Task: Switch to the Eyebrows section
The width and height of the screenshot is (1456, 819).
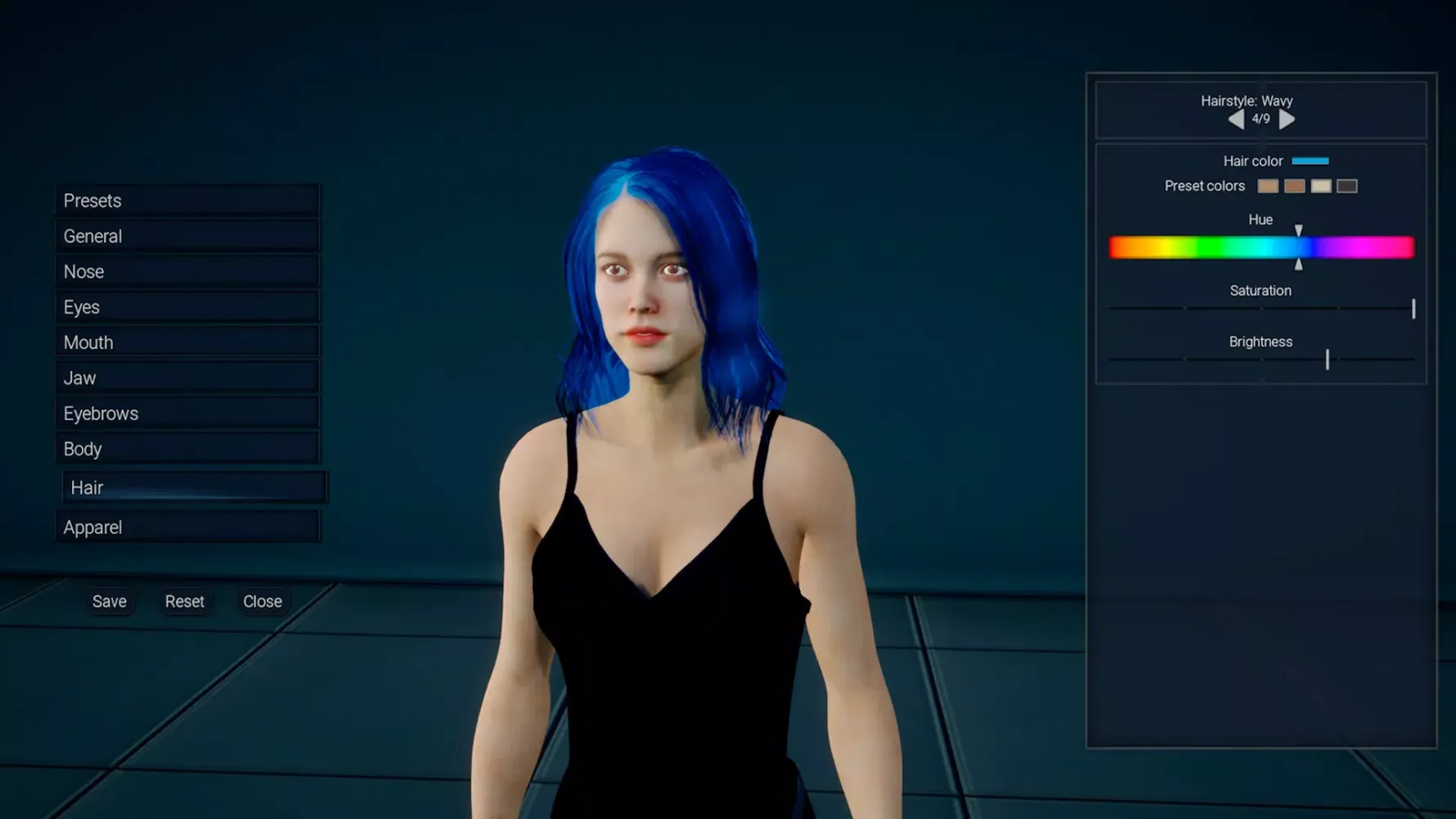Action: [100, 413]
